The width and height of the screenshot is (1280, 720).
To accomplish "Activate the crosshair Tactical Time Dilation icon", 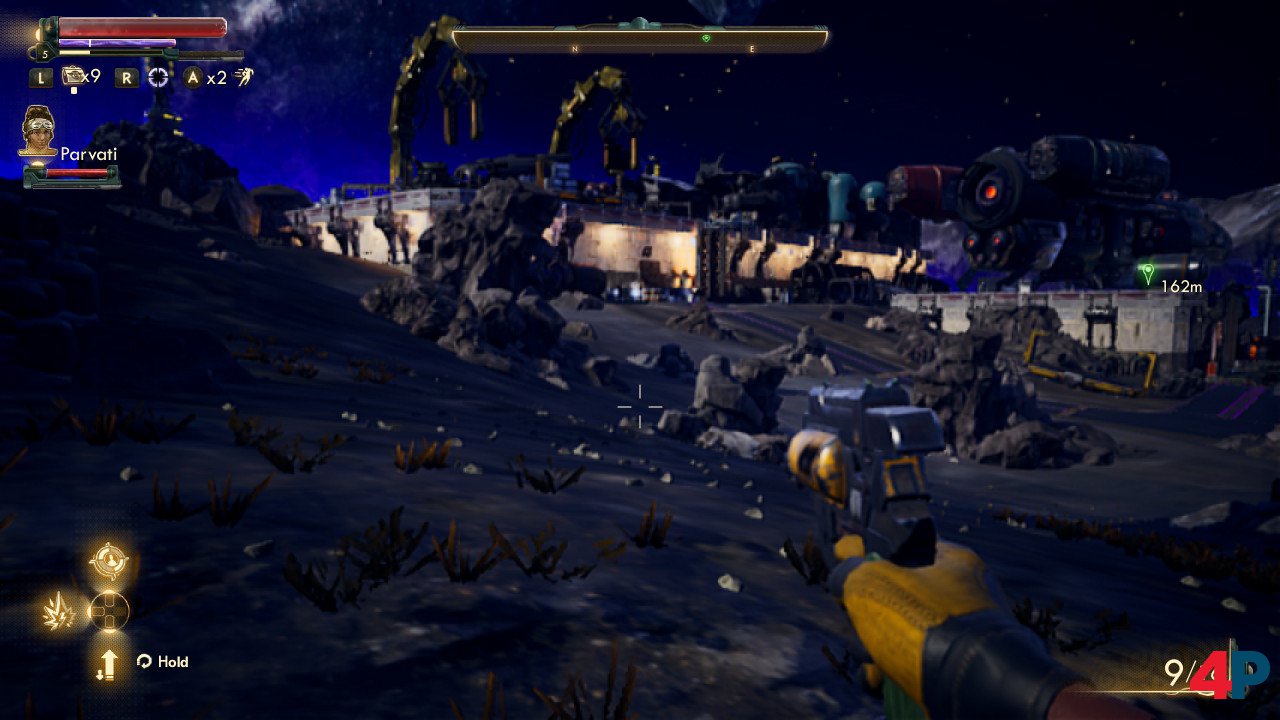I will pos(158,77).
